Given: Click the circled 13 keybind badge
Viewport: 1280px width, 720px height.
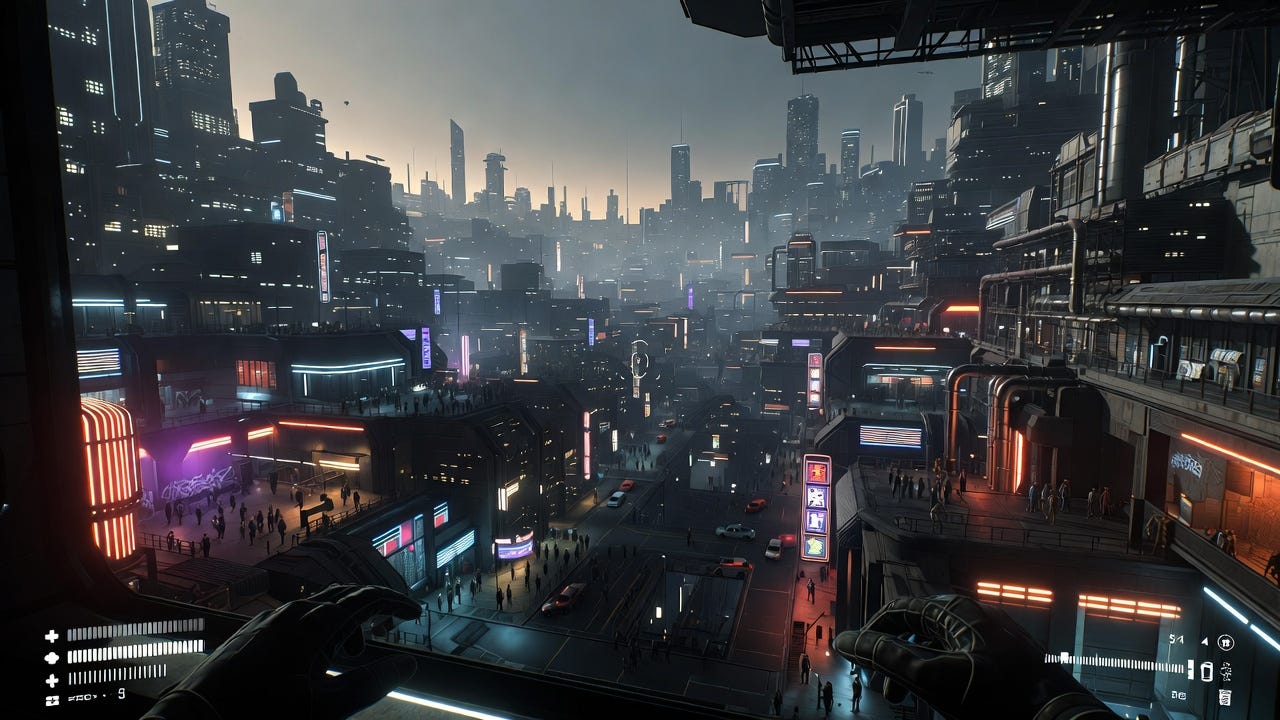Looking at the screenshot, I should (x=1226, y=643).
